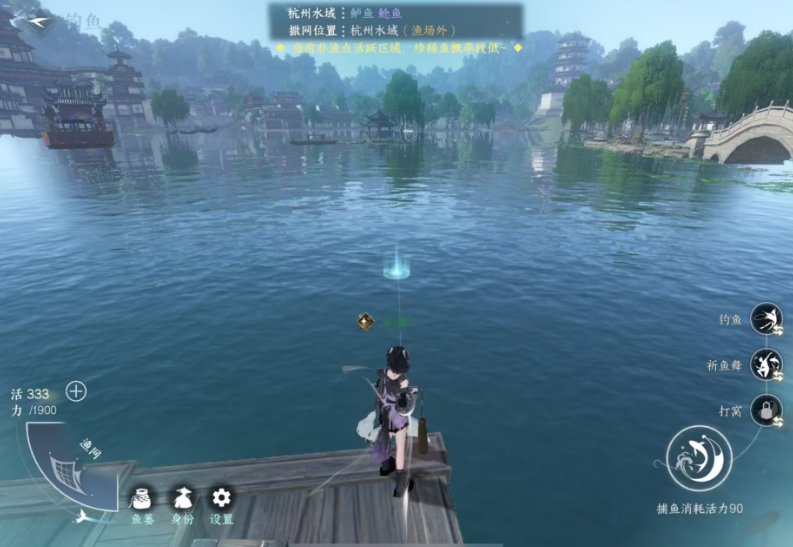The height and width of the screenshot is (547, 793).
Task: Open the identity (身份) menu
Action: click(x=182, y=498)
